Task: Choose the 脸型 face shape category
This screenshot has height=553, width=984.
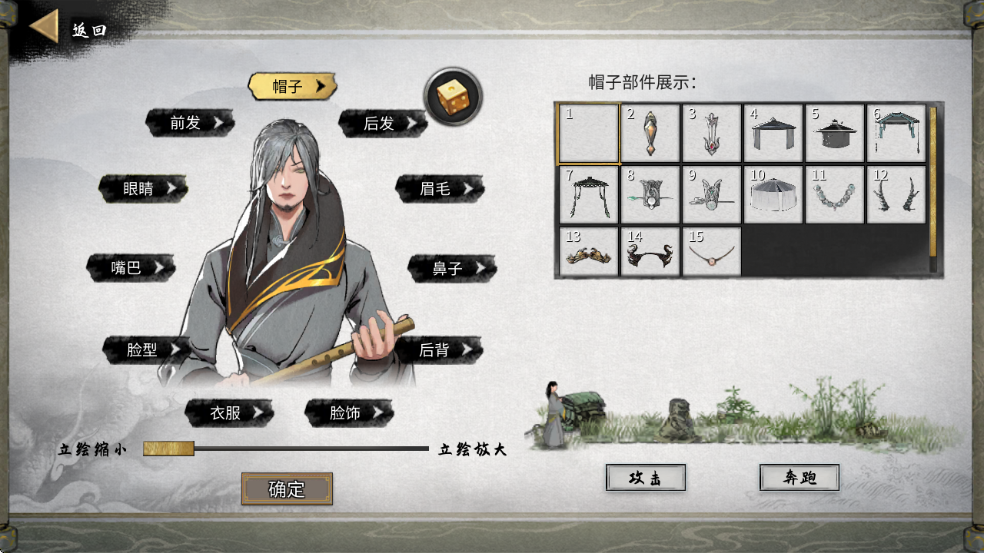Action: [146, 349]
